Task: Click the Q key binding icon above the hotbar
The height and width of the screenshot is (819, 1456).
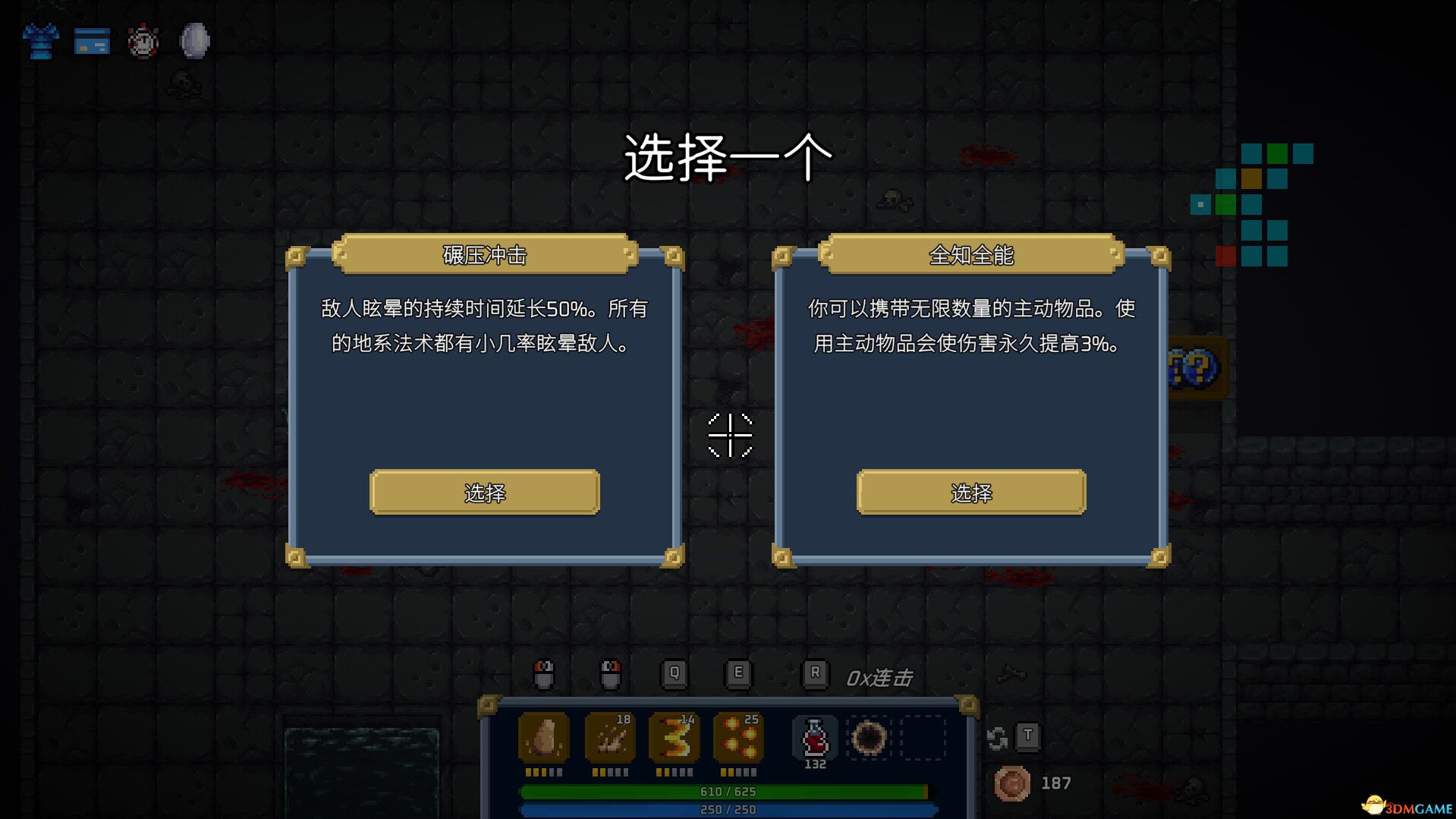Action: (674, 673)
